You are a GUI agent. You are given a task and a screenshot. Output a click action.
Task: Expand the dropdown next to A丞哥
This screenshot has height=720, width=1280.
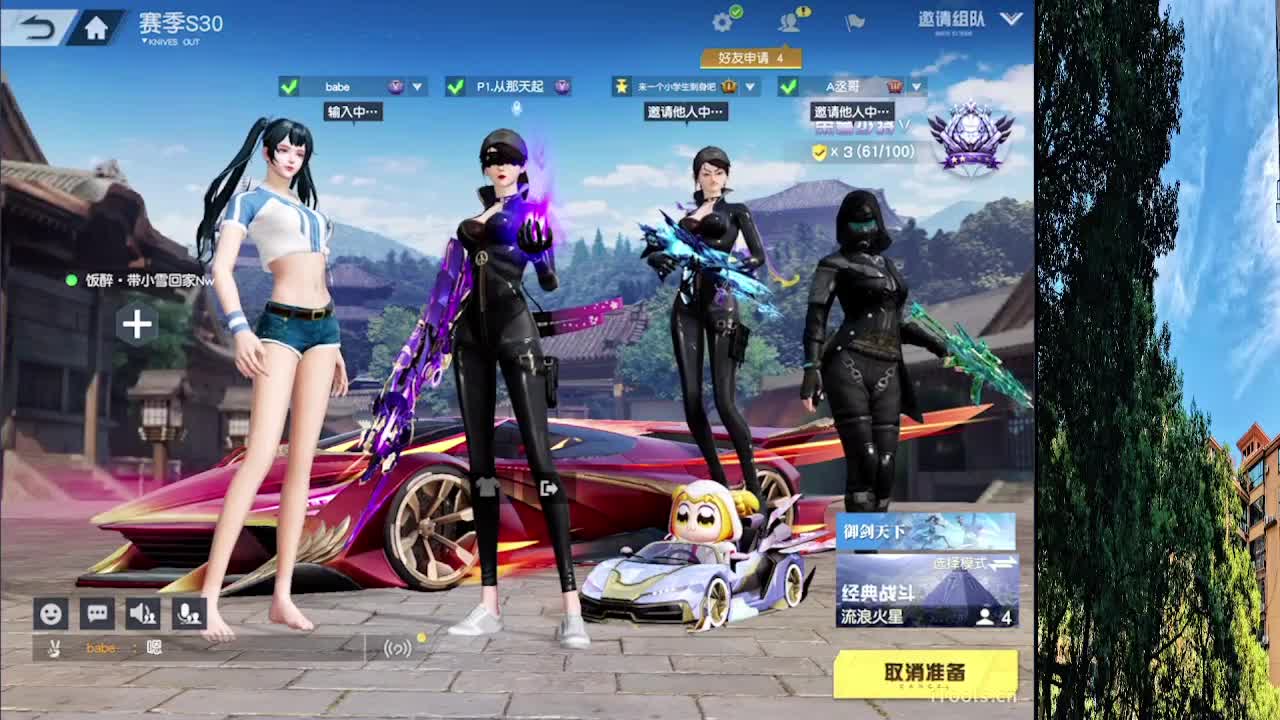coord(918,87)
